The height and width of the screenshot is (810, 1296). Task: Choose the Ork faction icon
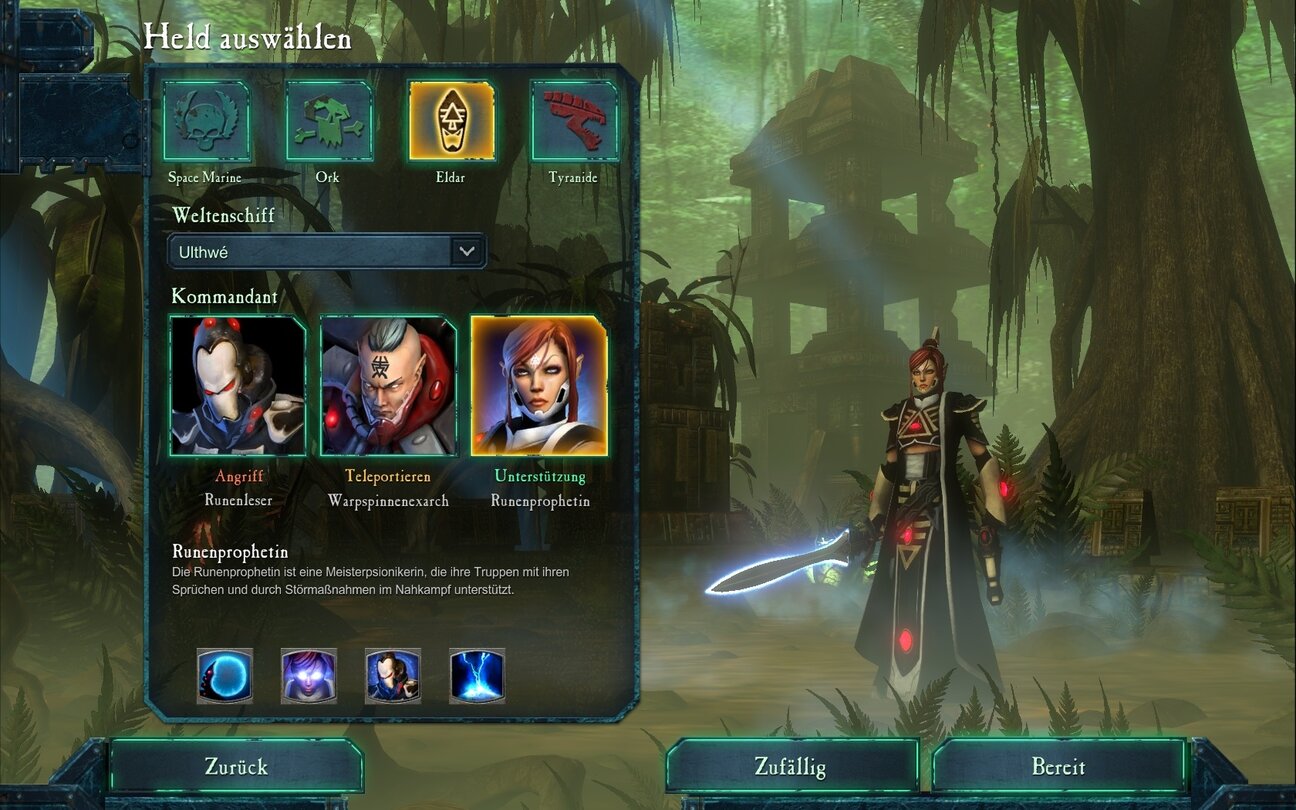coord(329,121)
